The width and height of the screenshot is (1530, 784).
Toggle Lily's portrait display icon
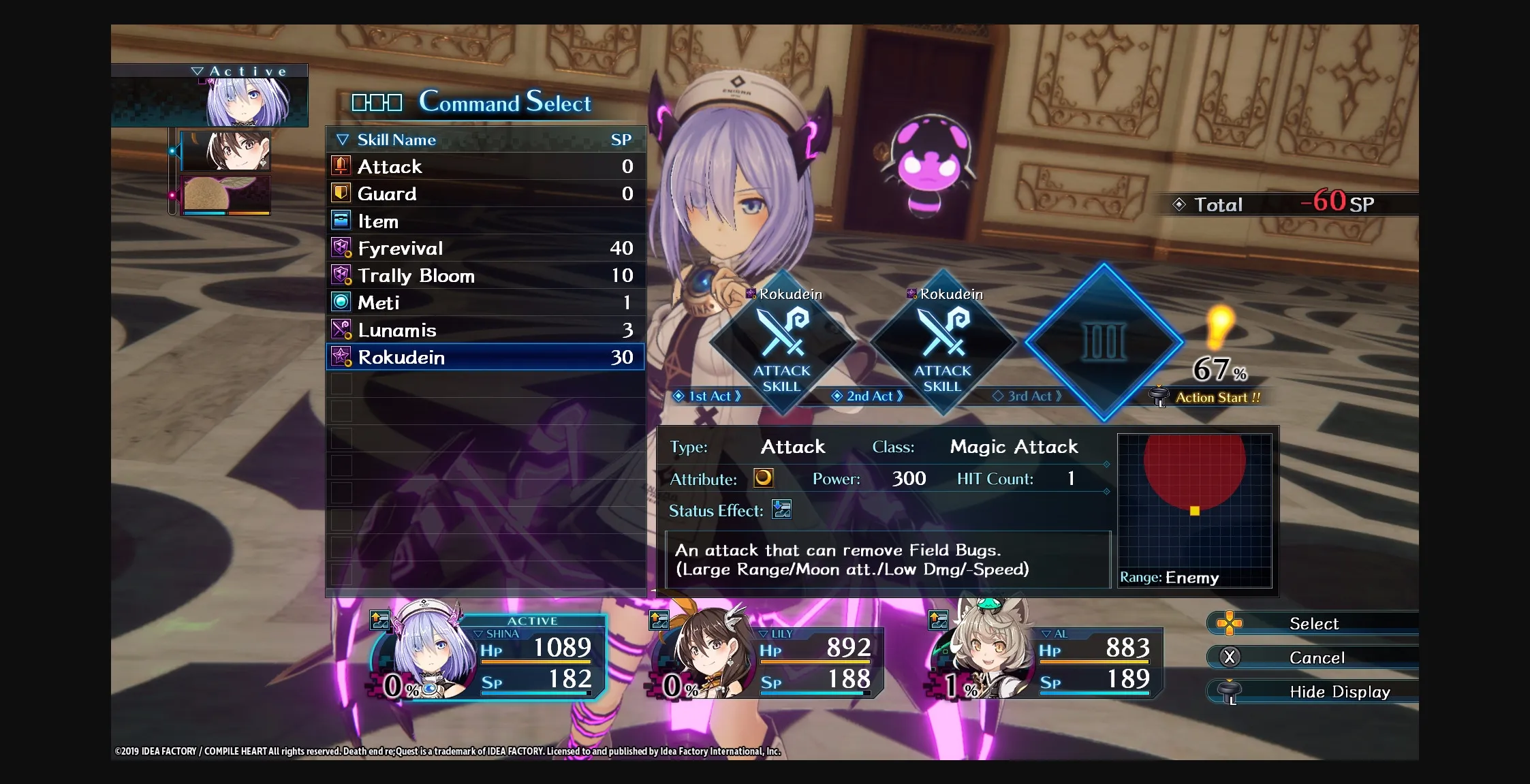click(657, 618)
